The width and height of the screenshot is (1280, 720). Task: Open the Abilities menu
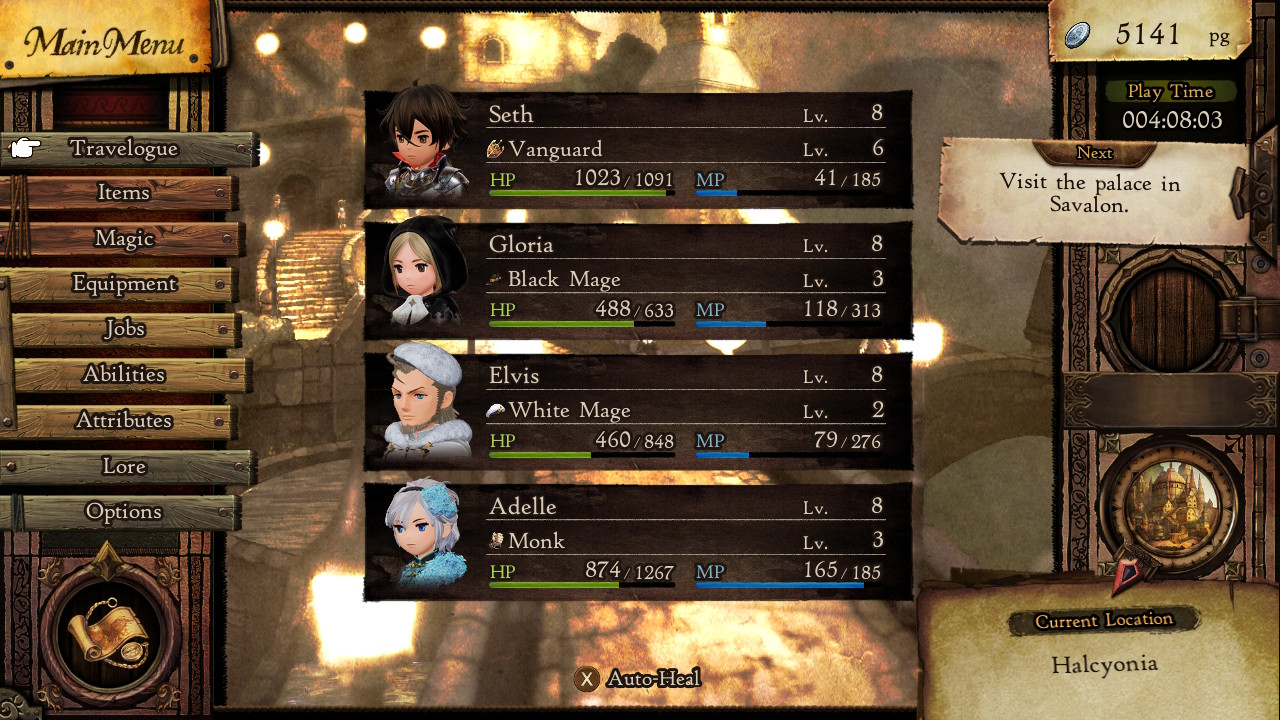click(x=124, y=374)
